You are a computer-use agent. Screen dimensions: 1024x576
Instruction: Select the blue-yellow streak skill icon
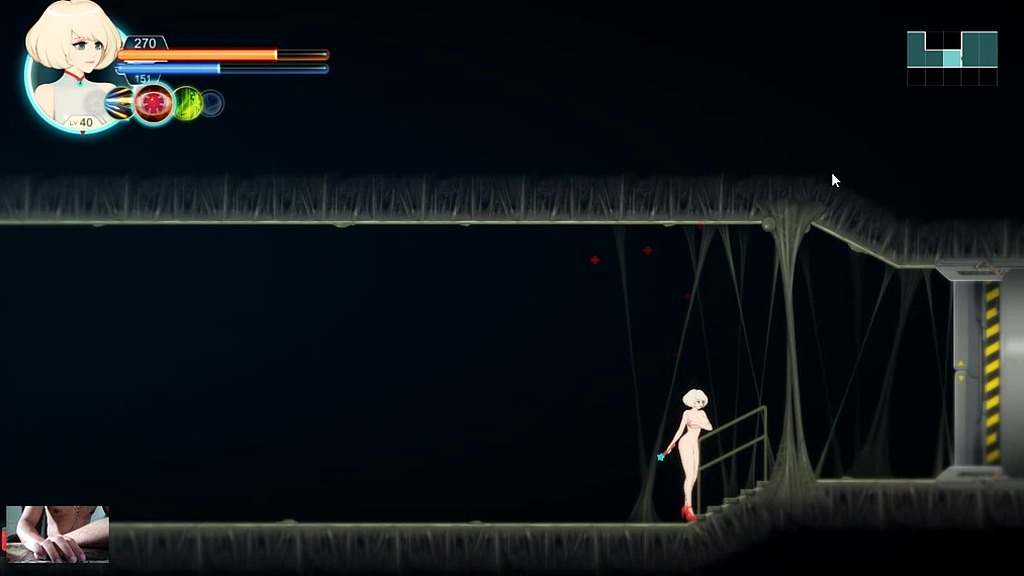pos(120,103)
